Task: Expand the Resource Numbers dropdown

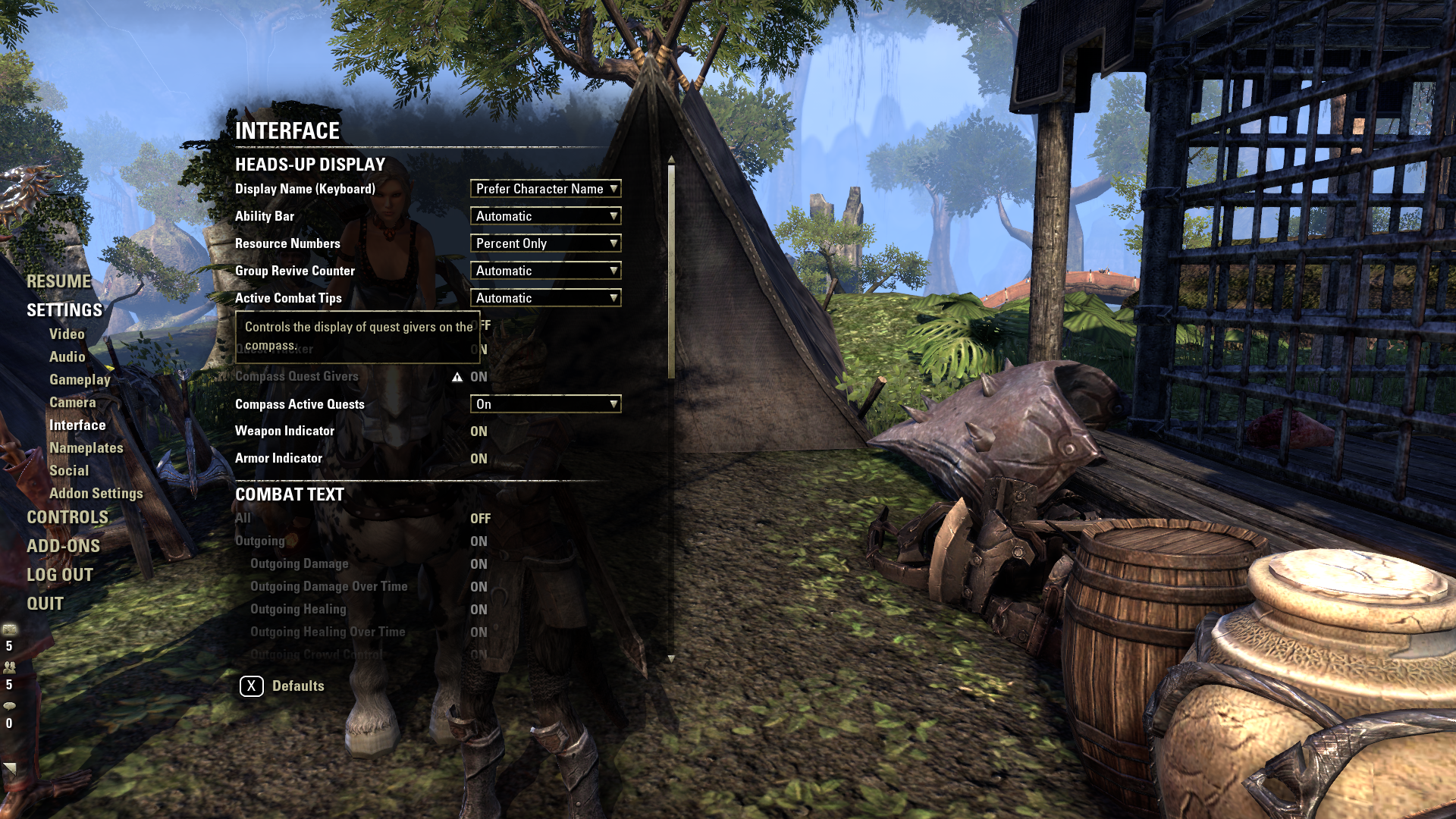Action: click(x=545, y=243)
